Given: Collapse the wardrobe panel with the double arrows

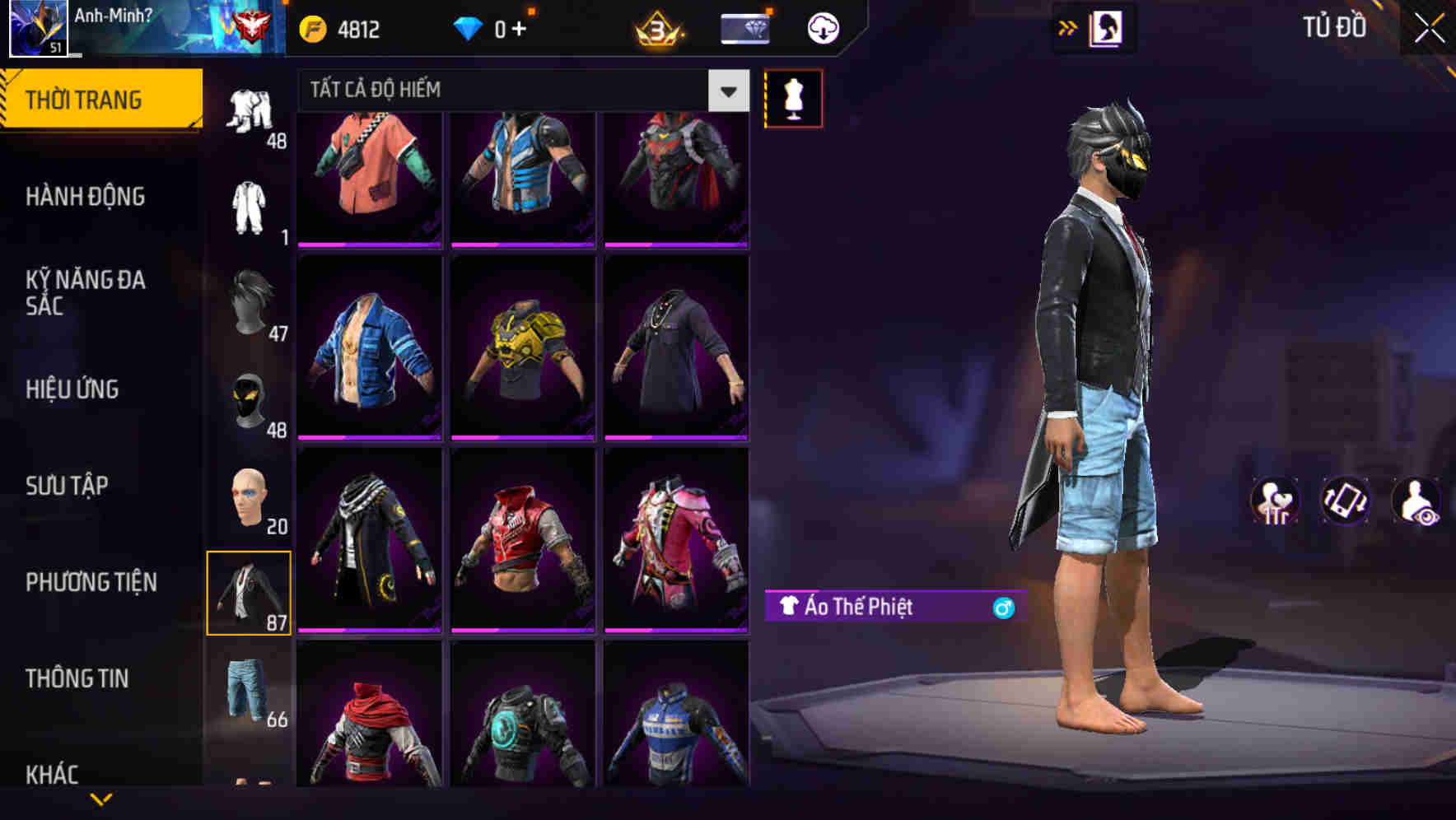Looking at the screenshot, I should pos(1068,27).
